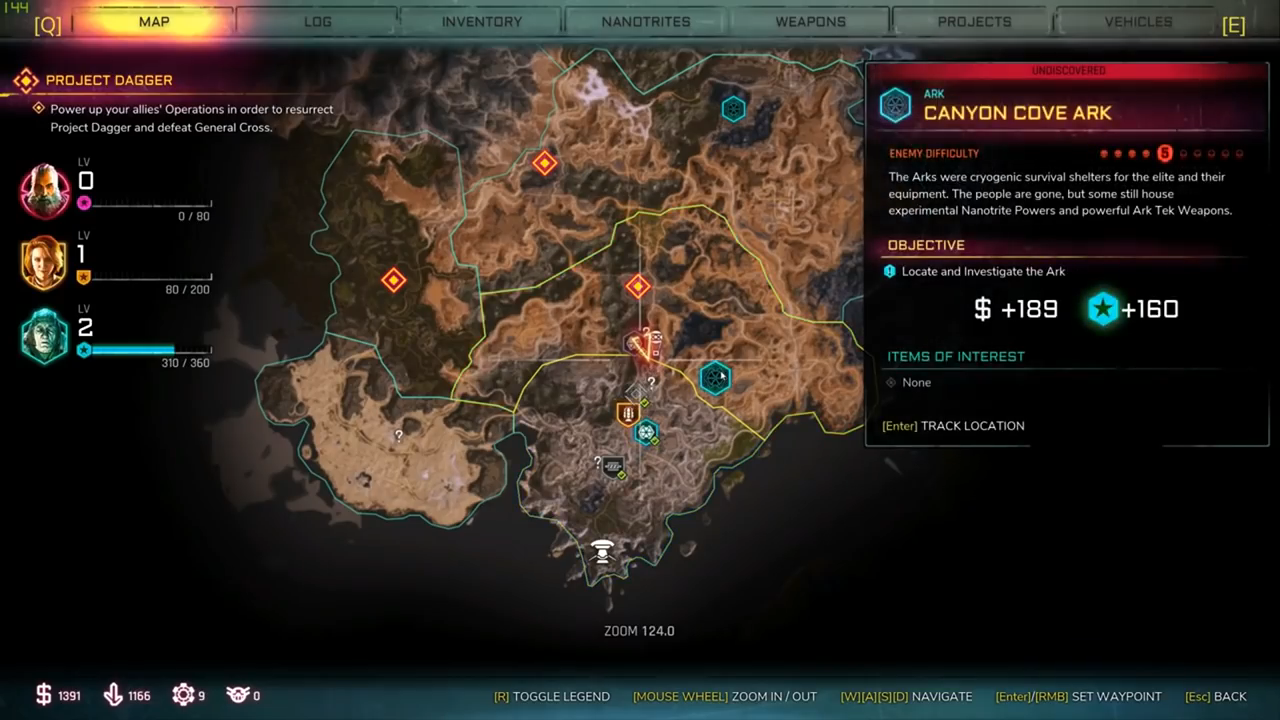The width and height of the screenshot is (1280, 720).
Task: Open the Projects tab
Action: (974, 21)
